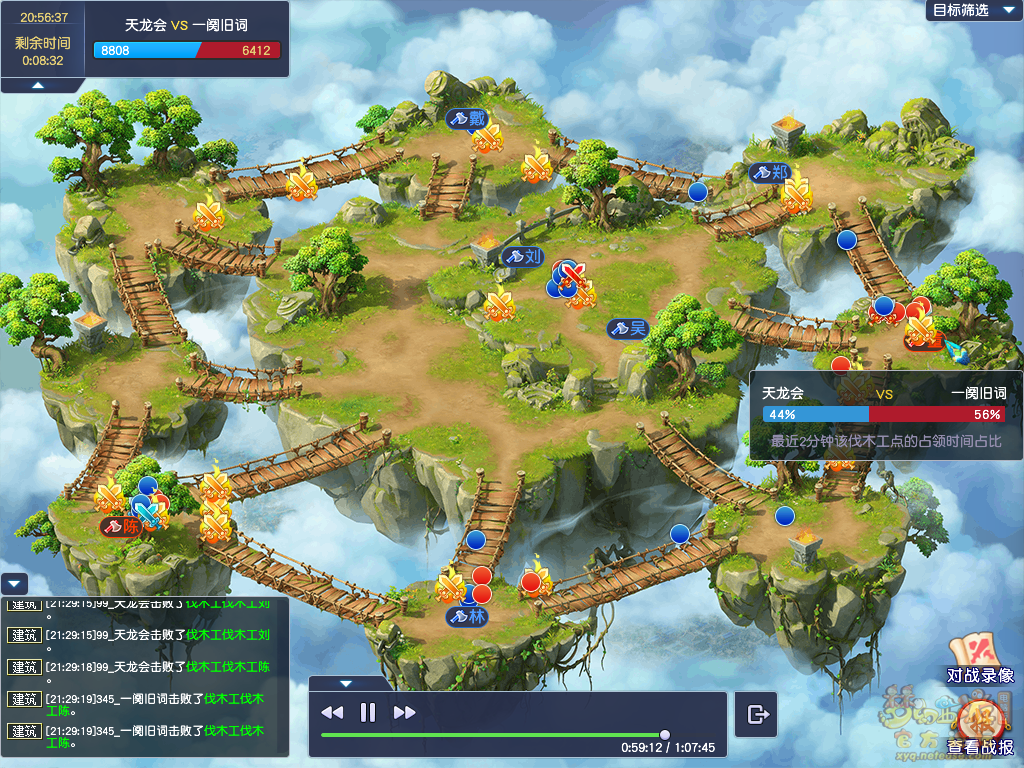Click the replay progress bar

(x=492, y=735)
